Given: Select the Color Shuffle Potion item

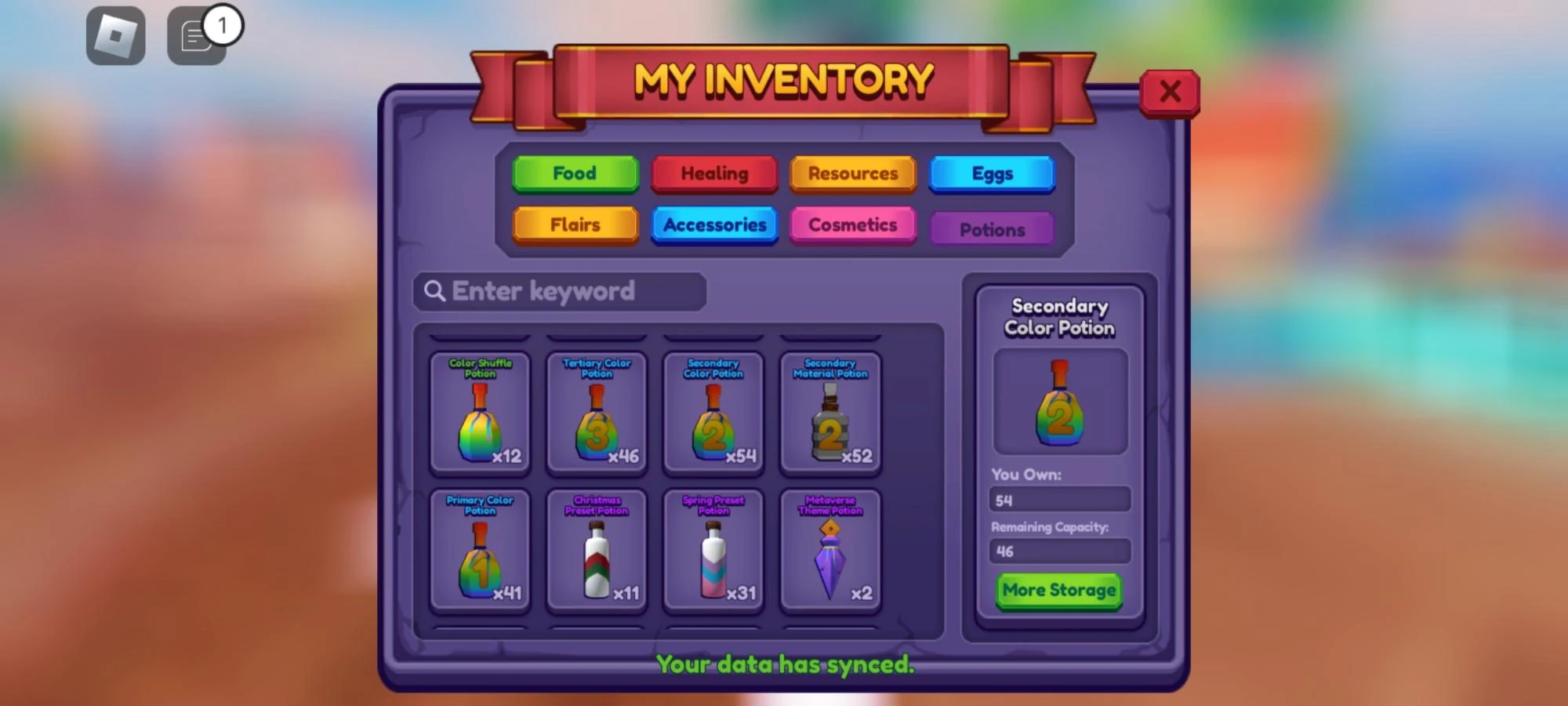Looking at the screenshot, I should coord(480,416).
